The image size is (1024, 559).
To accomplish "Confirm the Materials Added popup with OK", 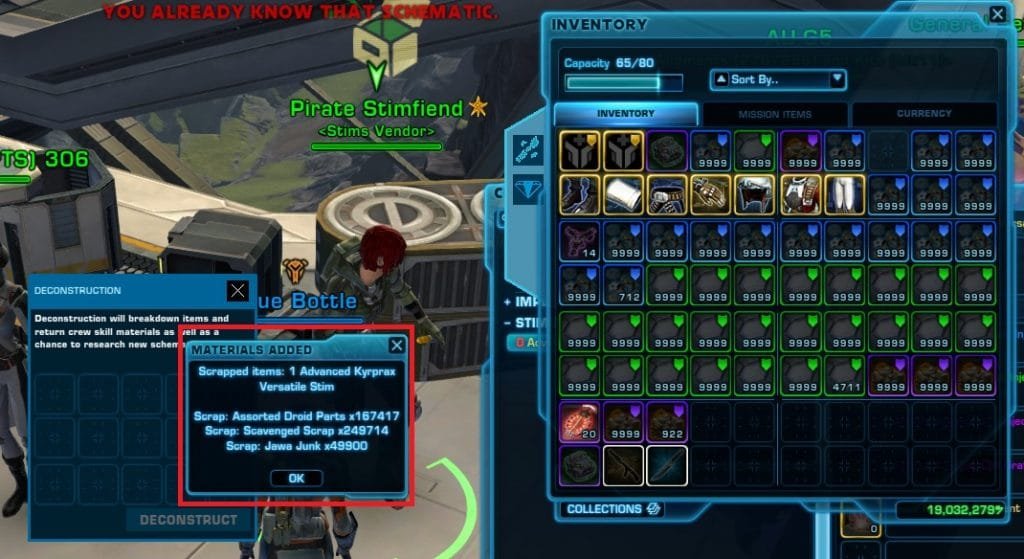I will pos(296,478).
